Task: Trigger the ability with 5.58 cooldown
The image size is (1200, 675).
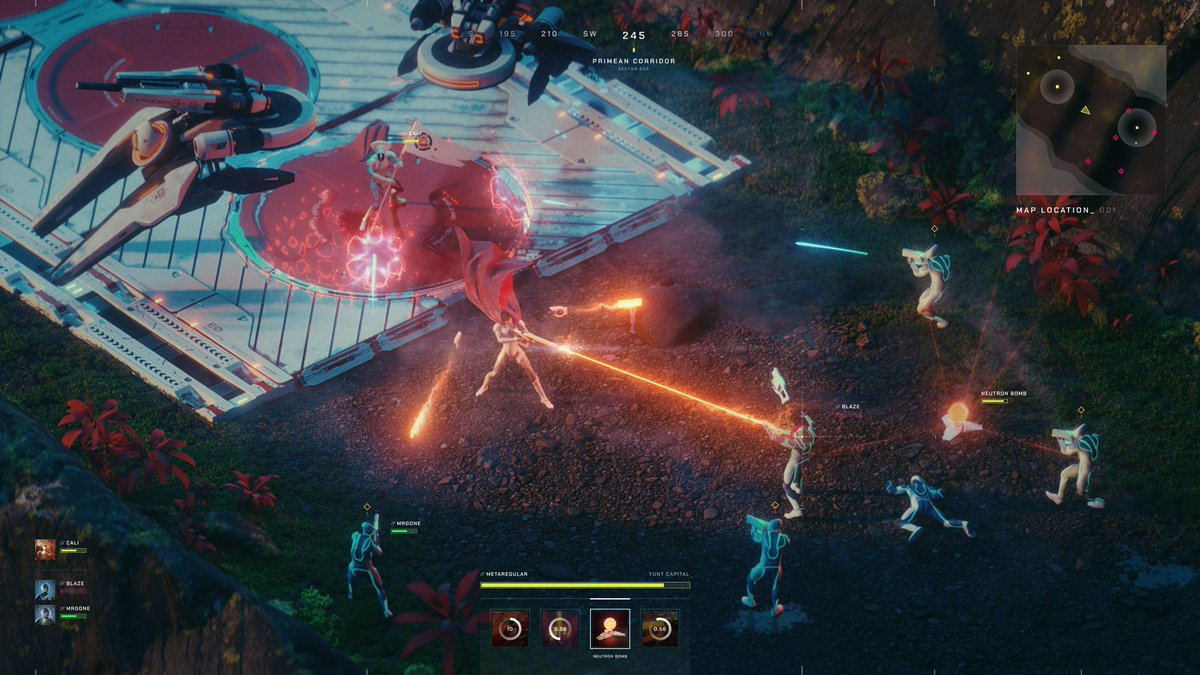Action: [560, 628]
